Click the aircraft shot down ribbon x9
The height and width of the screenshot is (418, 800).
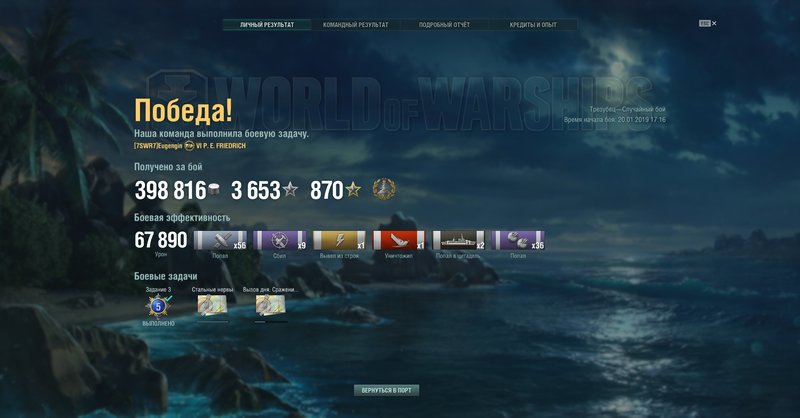click(279, 240)
